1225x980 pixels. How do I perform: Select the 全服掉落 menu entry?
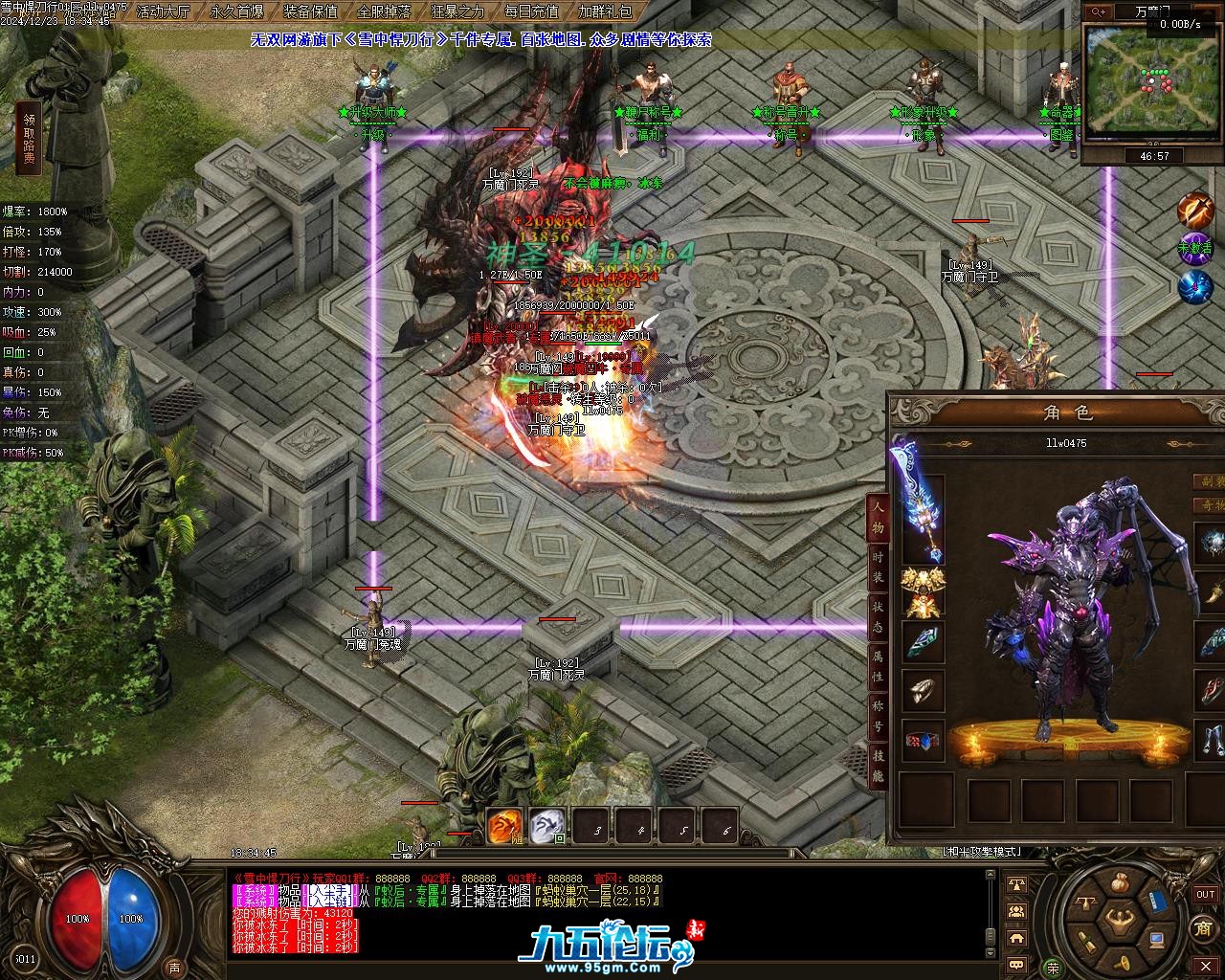tap(384, 11)
